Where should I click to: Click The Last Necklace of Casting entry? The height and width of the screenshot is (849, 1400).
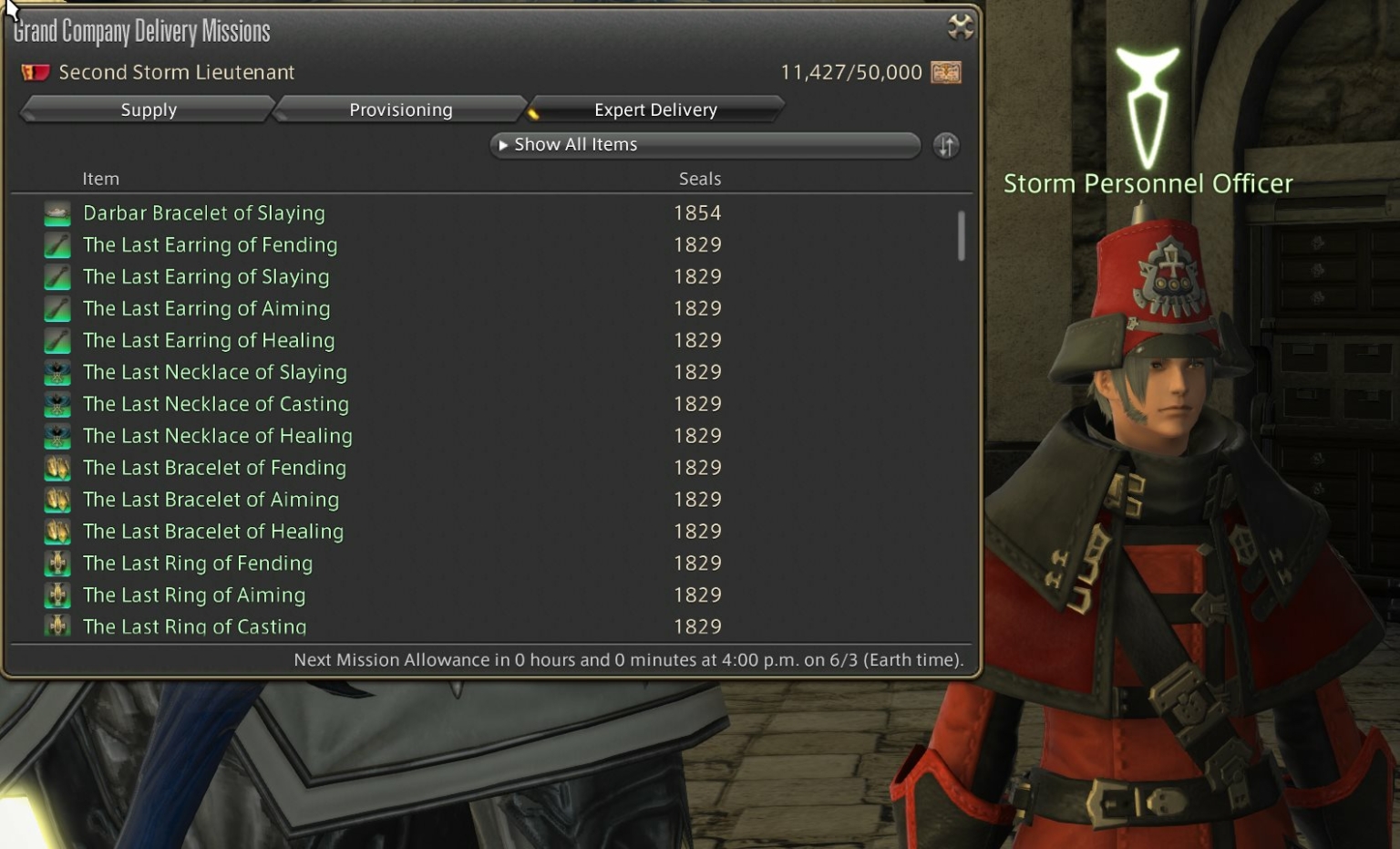216,404
